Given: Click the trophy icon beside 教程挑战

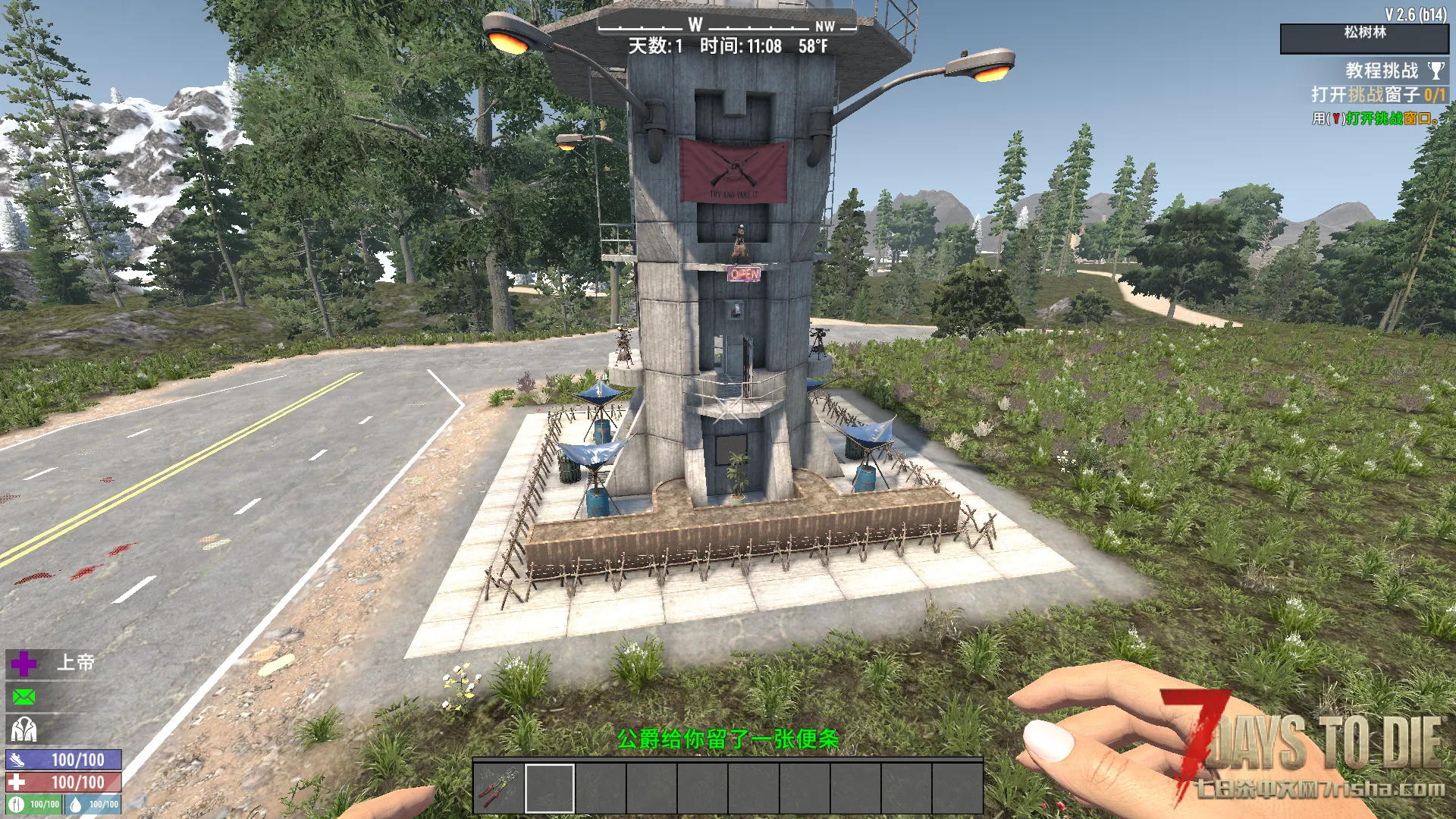Looking at the screenshot, I should (1436, 71).
